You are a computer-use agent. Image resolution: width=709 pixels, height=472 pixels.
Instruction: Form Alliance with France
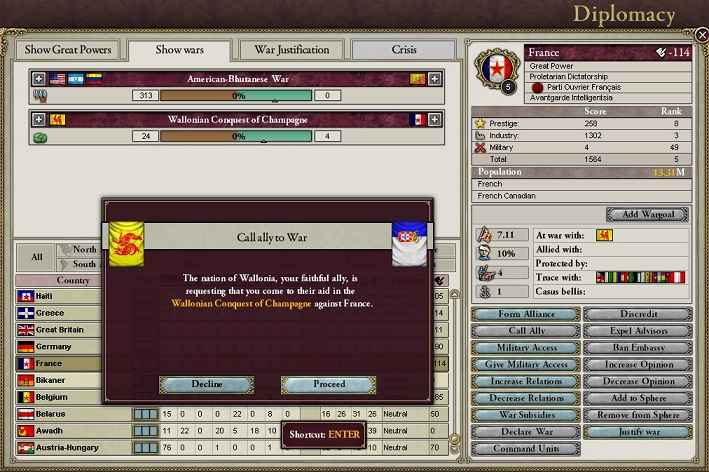pyautogui.click(x=525, y=314)
